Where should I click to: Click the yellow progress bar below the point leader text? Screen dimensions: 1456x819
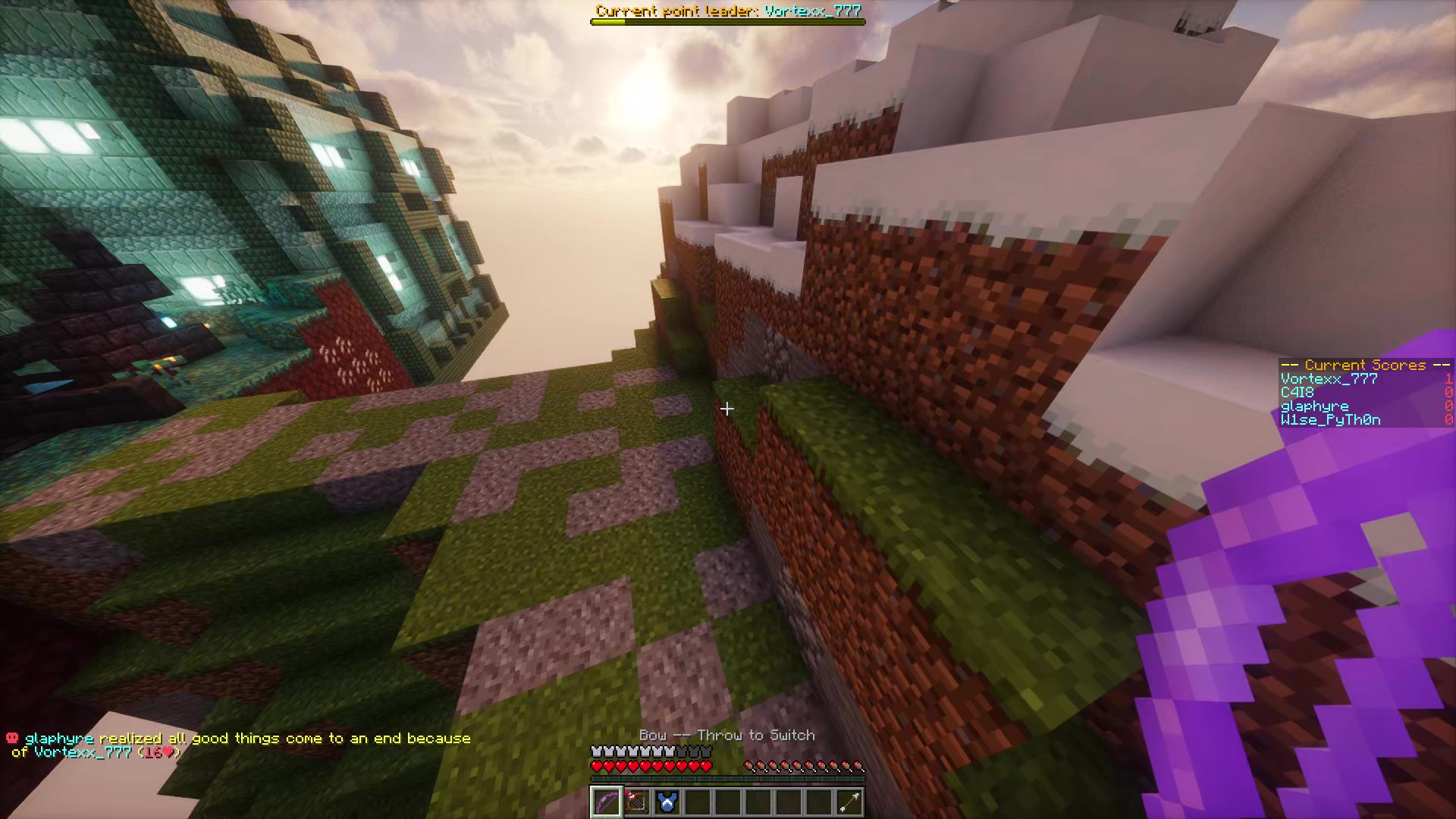point(727,21)
